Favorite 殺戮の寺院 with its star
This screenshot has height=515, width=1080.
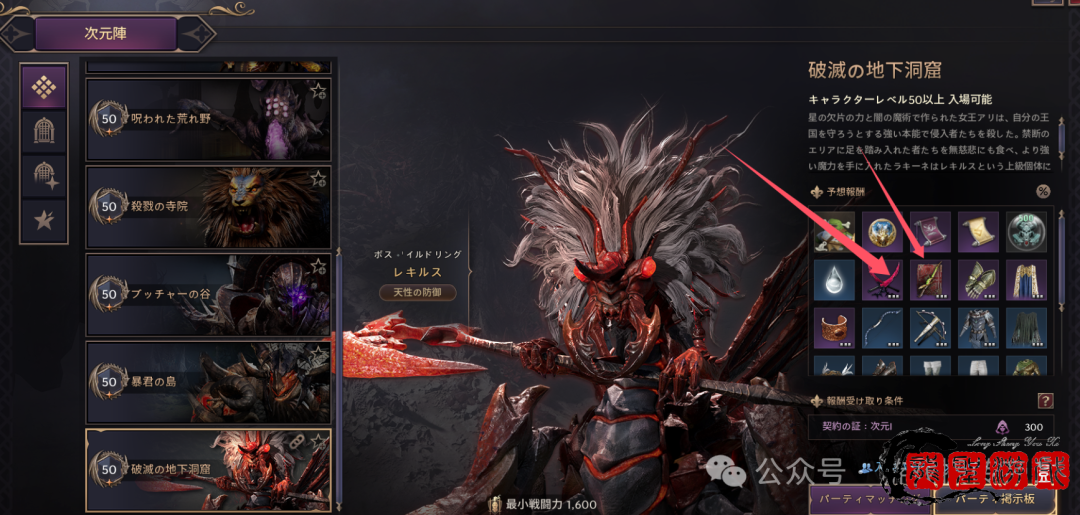[318, 179]
